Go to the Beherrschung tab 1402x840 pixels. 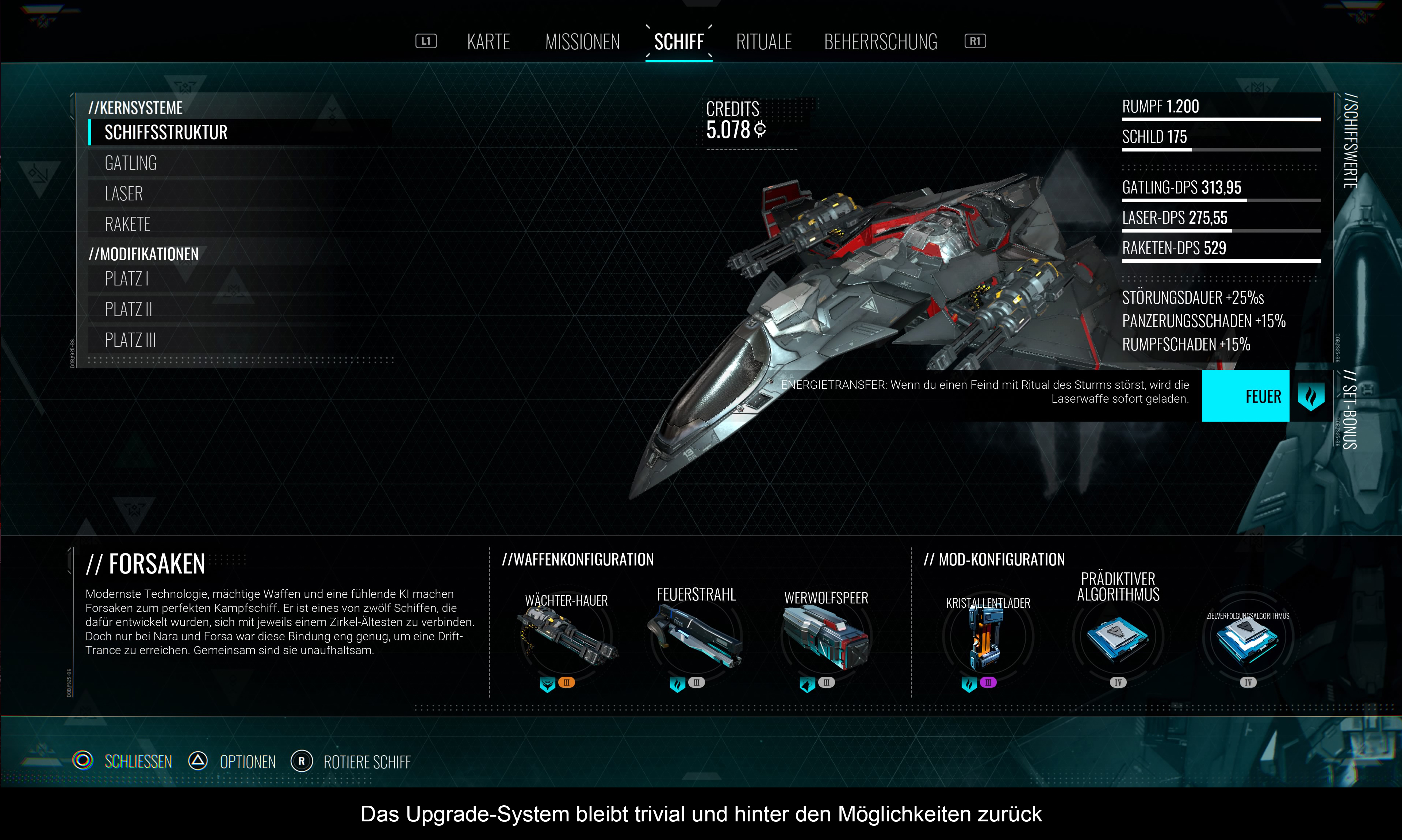880,42
